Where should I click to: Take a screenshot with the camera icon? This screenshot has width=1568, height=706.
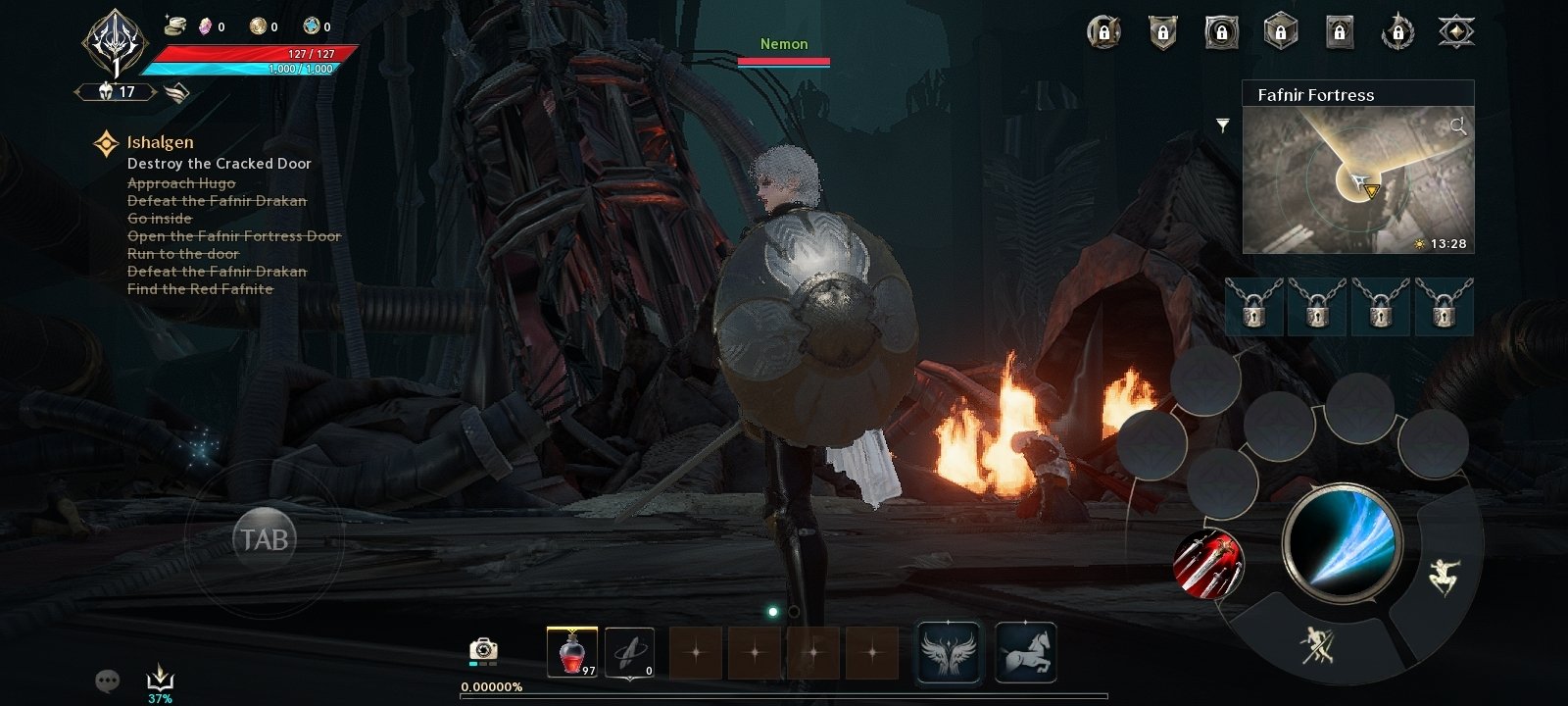[483, 649]
